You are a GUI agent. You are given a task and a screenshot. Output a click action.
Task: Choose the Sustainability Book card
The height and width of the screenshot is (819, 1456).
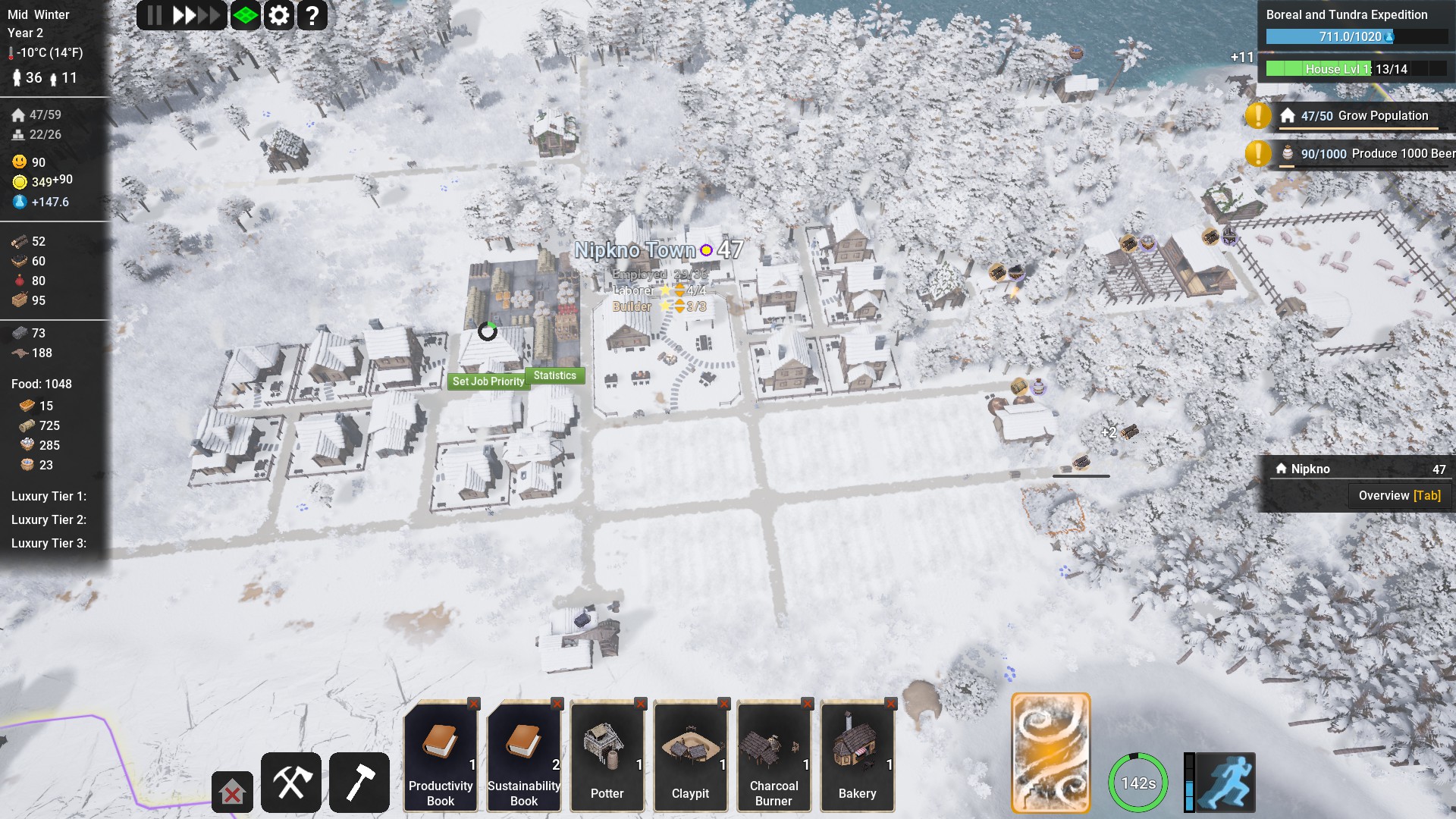point(524,756)
